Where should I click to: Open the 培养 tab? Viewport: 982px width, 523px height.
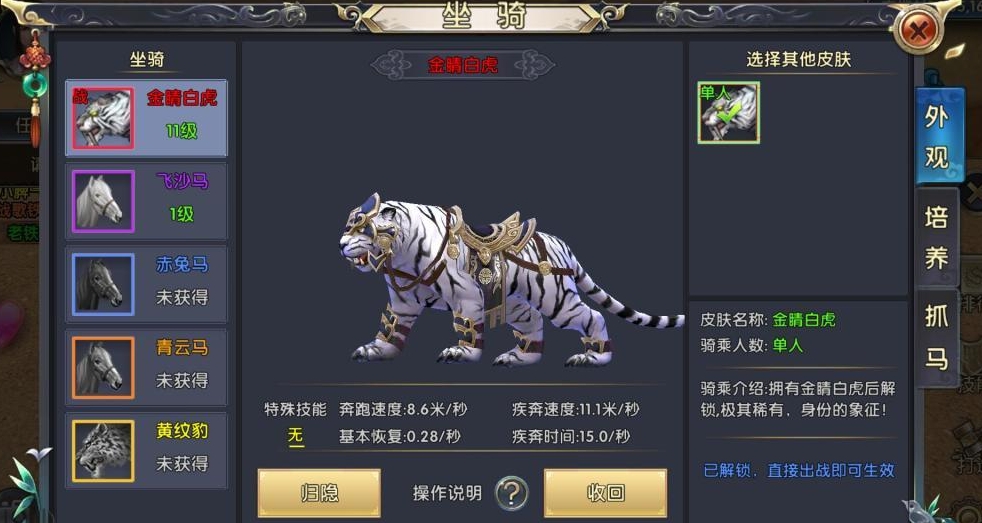(937, 238)
